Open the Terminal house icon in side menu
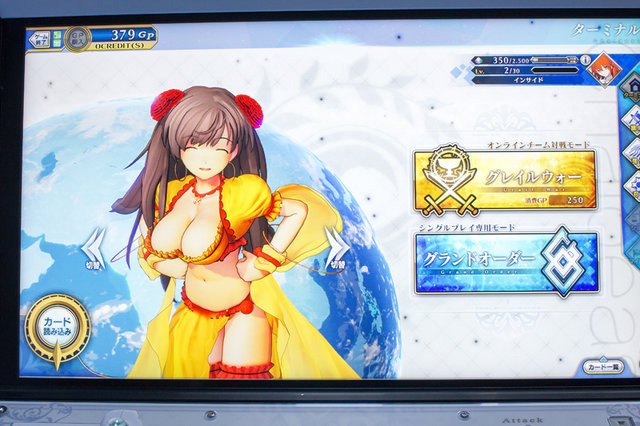Image resolution: width=640 pixels, height=426 pixels. click(632, 88)
